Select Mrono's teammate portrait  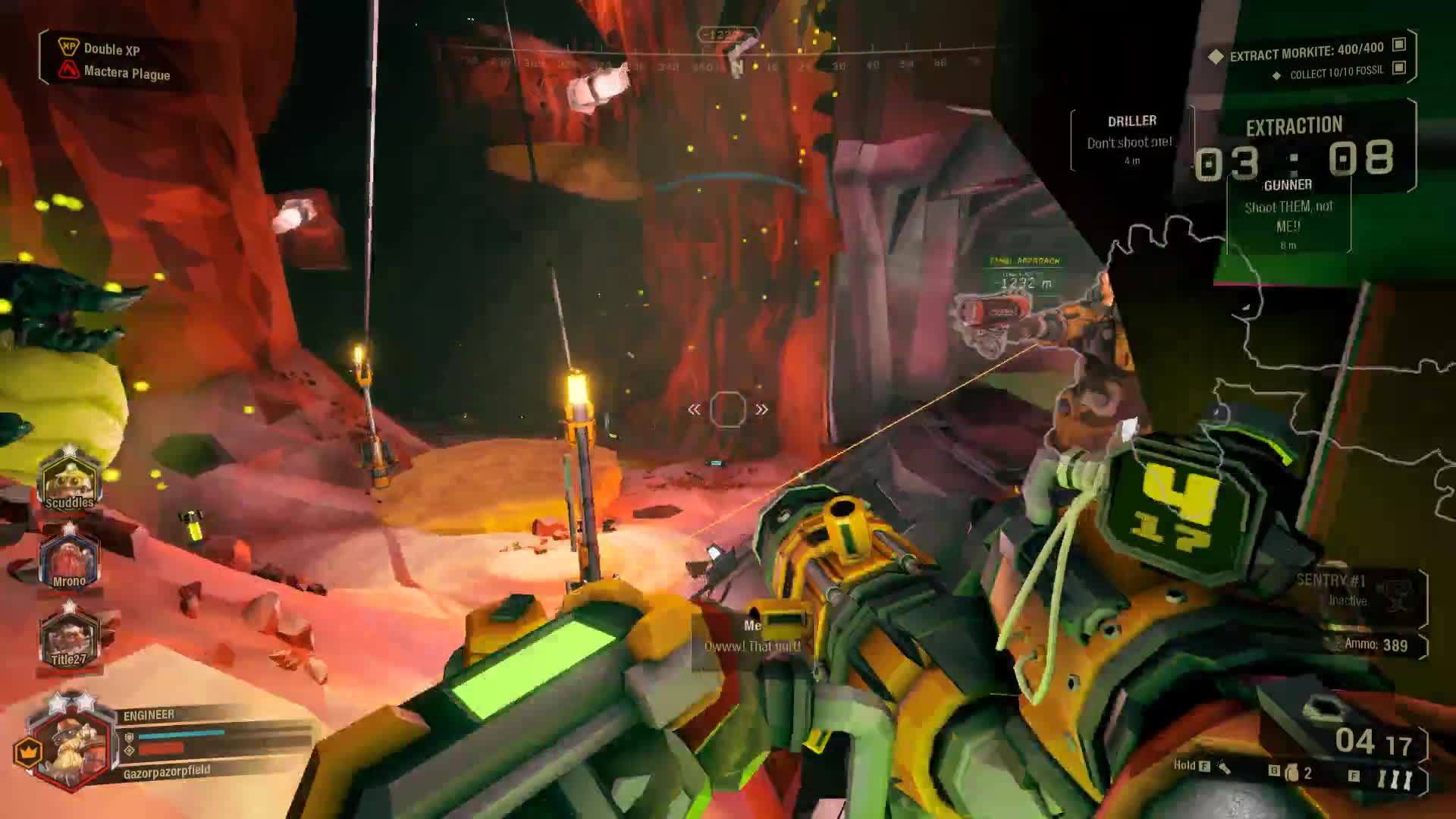point(69,560)
